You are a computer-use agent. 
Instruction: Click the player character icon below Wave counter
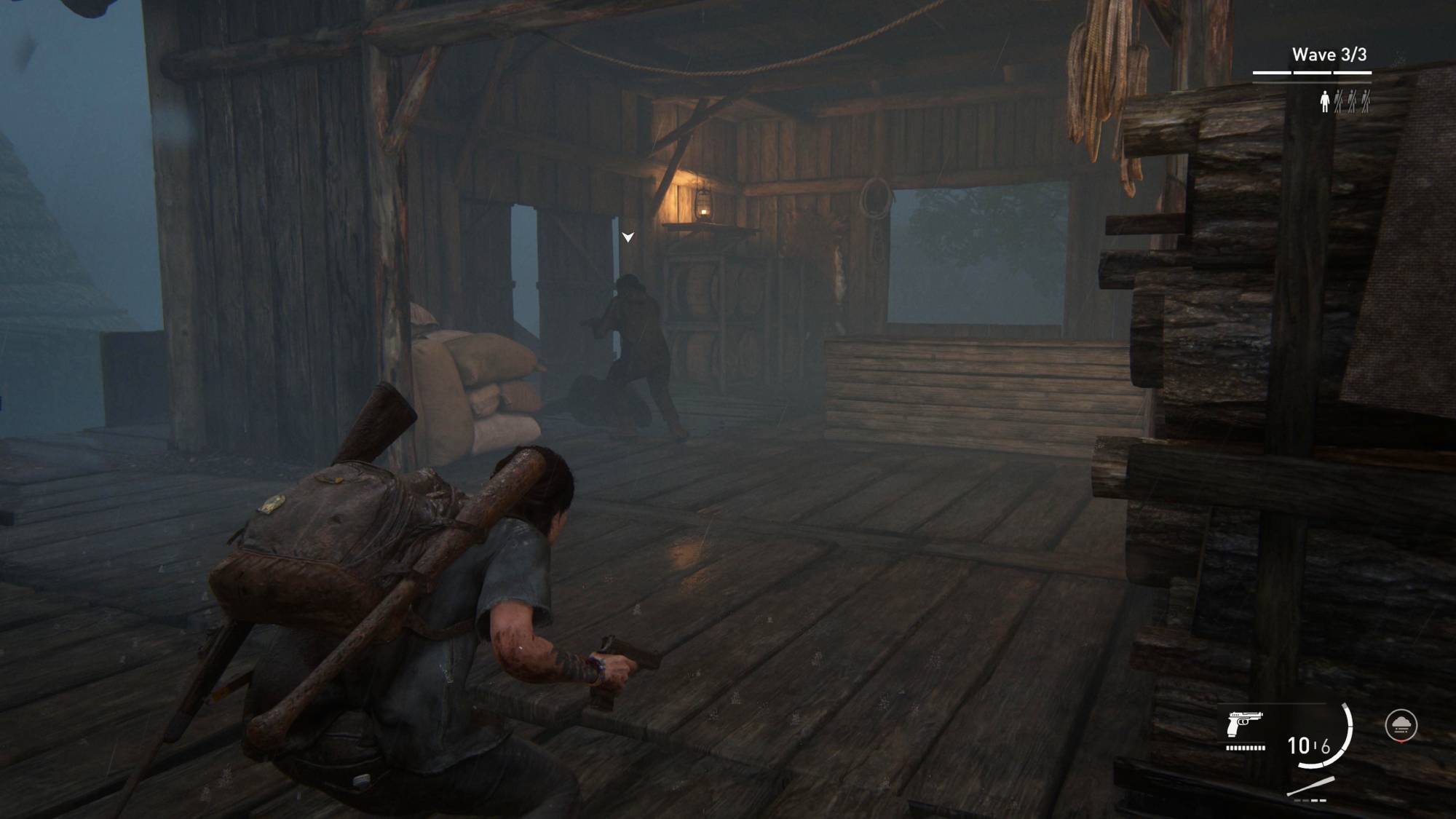(1325, 101)
